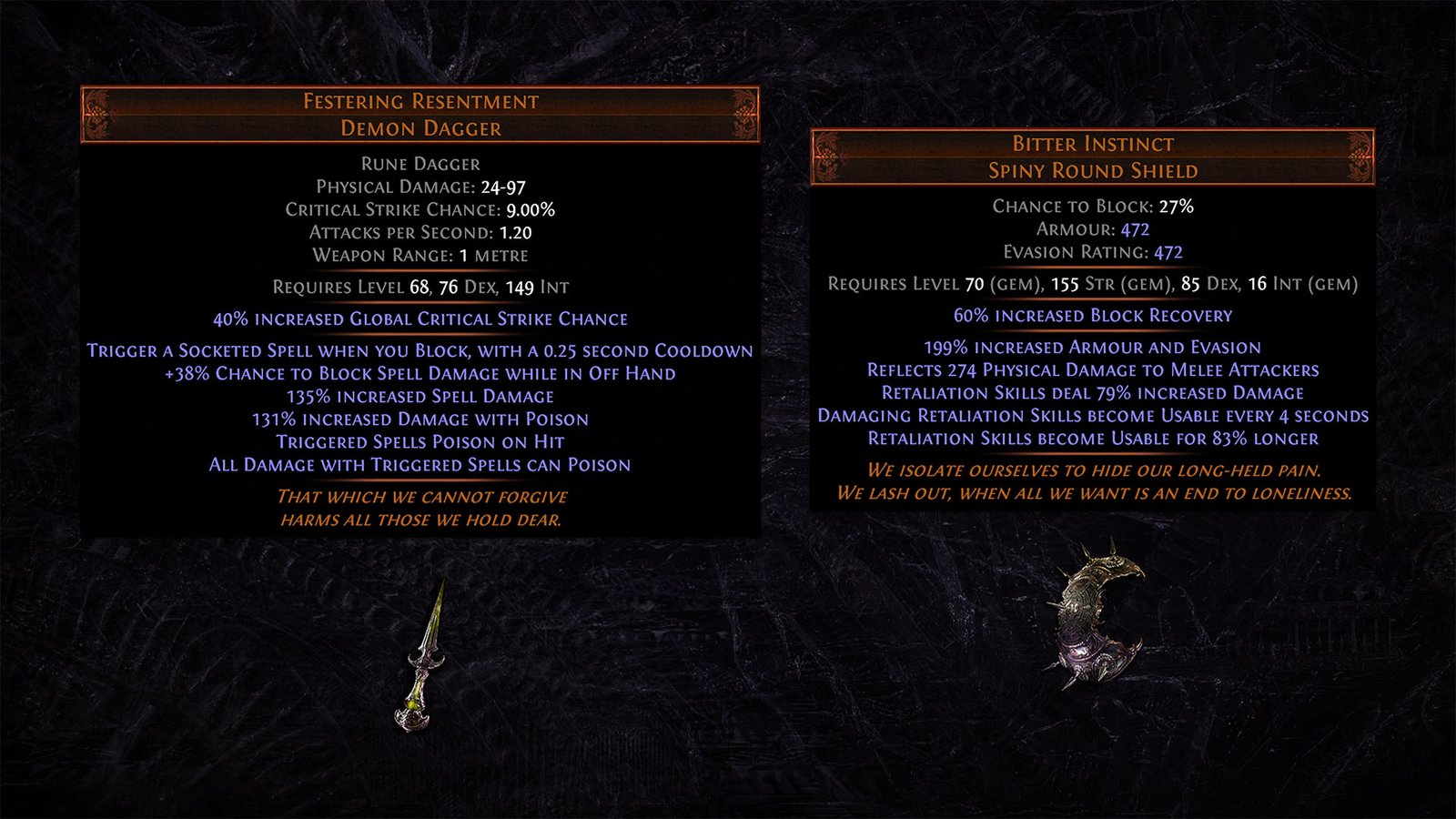
Task: Click the dagger's italic flavor text
Action: (x=421, y=509)
